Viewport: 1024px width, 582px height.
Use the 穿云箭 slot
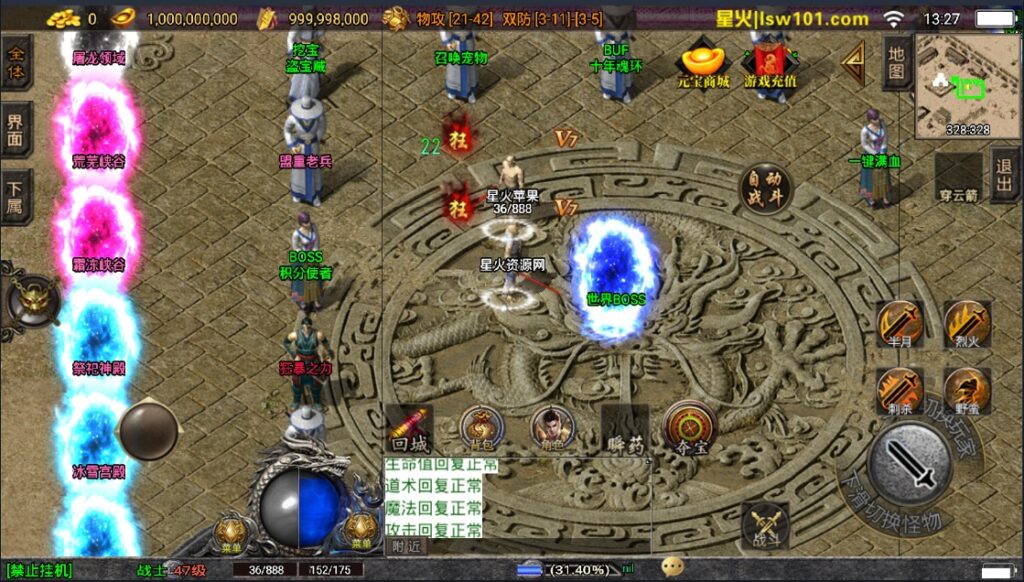(958, 177)
